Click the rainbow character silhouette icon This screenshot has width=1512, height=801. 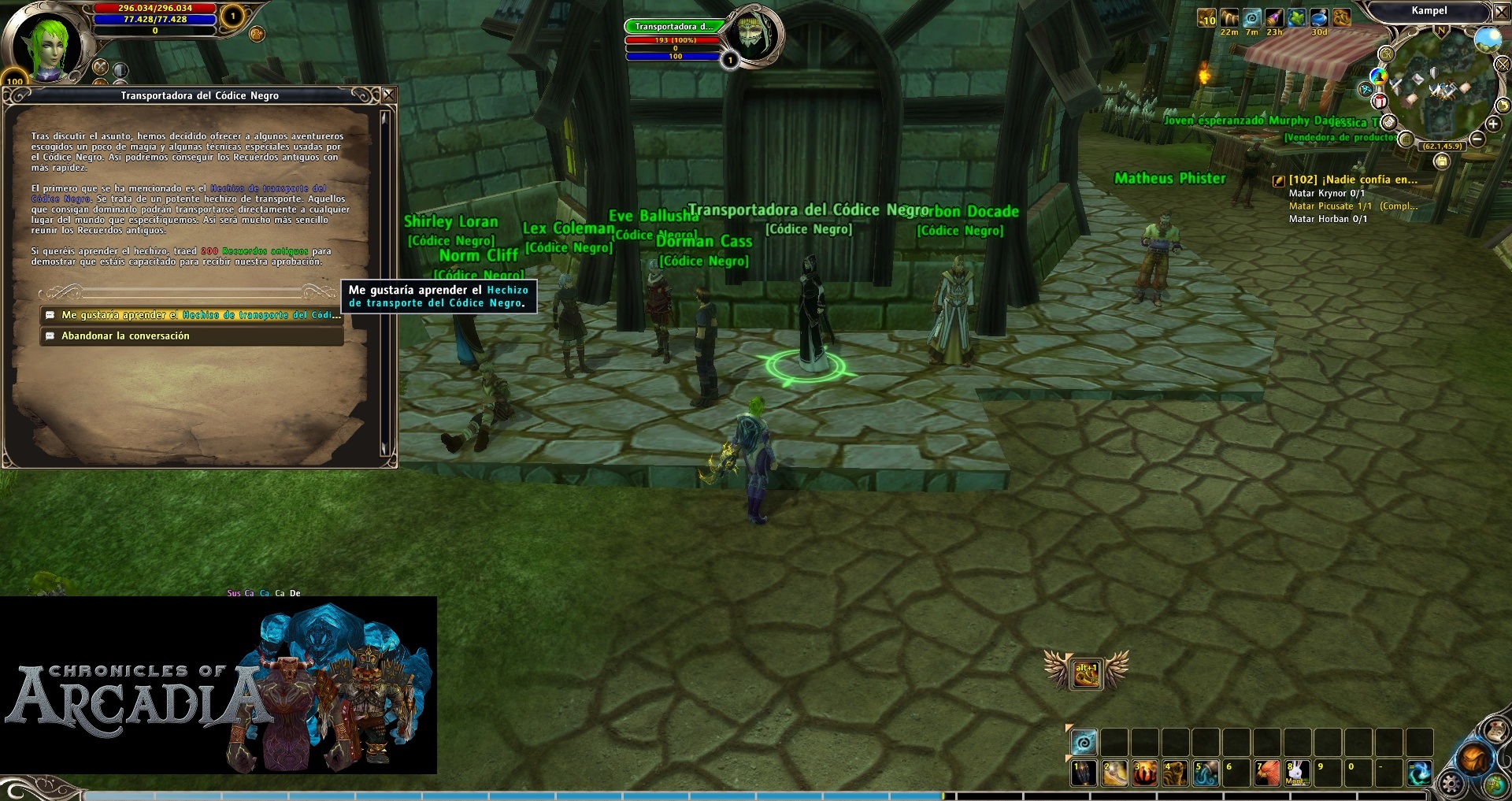pos(1378,76)
